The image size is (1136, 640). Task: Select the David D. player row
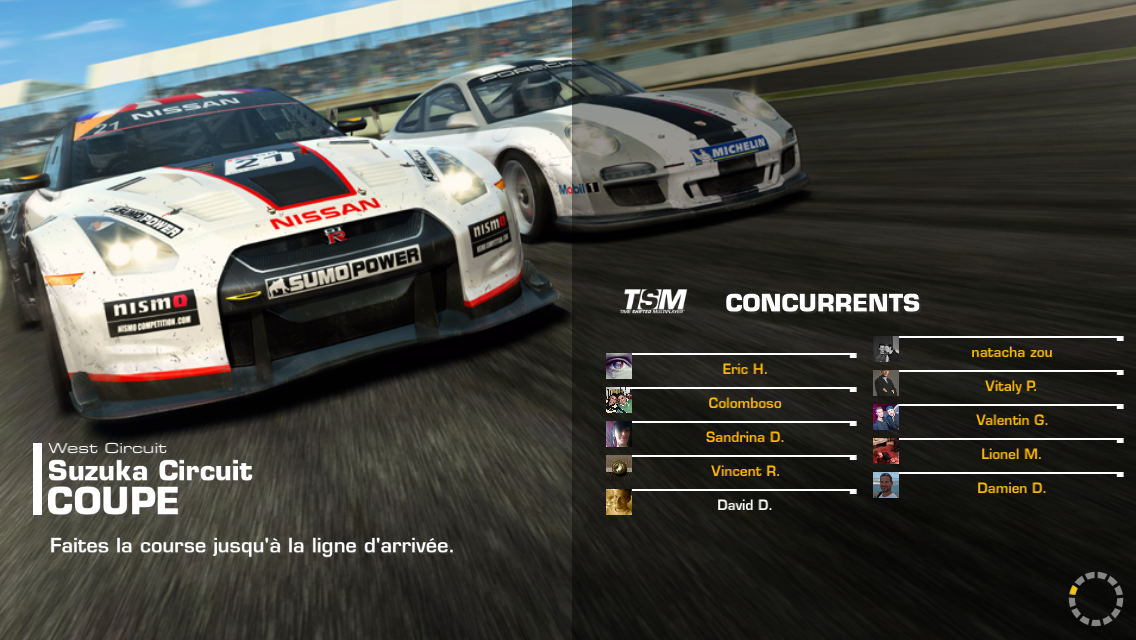point(744,505)
